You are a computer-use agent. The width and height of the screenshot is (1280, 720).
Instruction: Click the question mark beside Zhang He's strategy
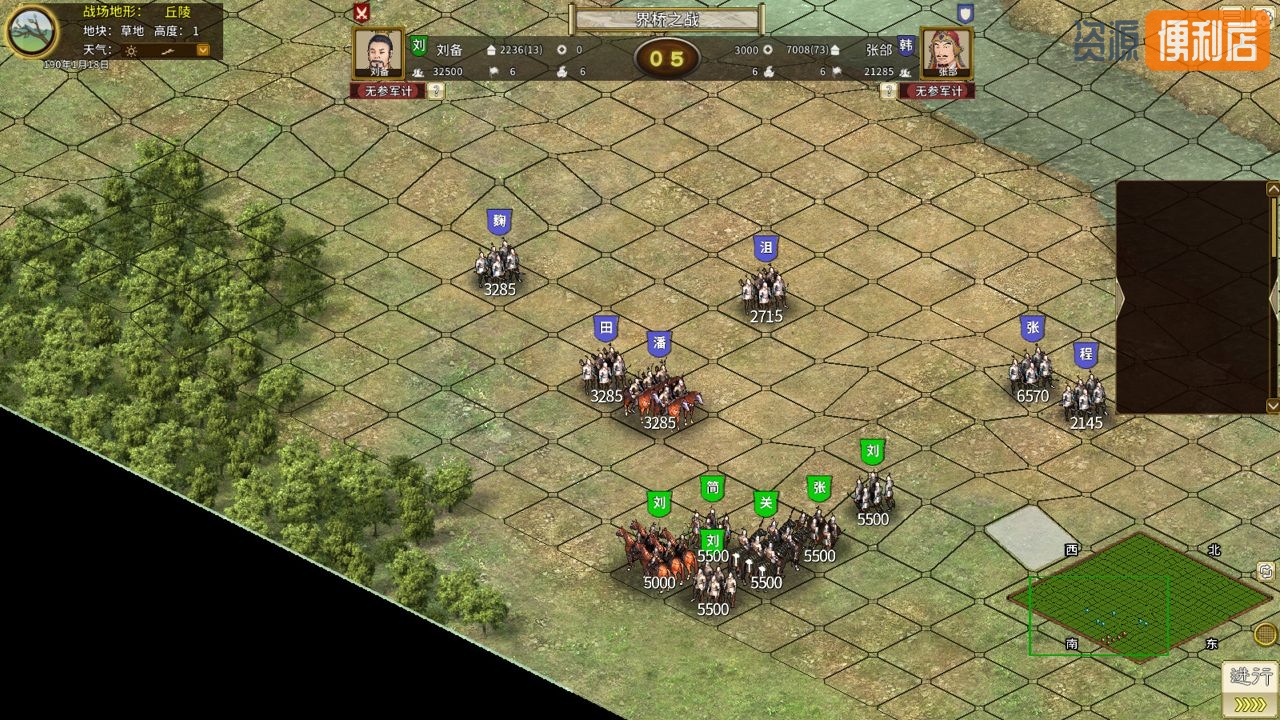pyautogui.click(x=887, y=91)
